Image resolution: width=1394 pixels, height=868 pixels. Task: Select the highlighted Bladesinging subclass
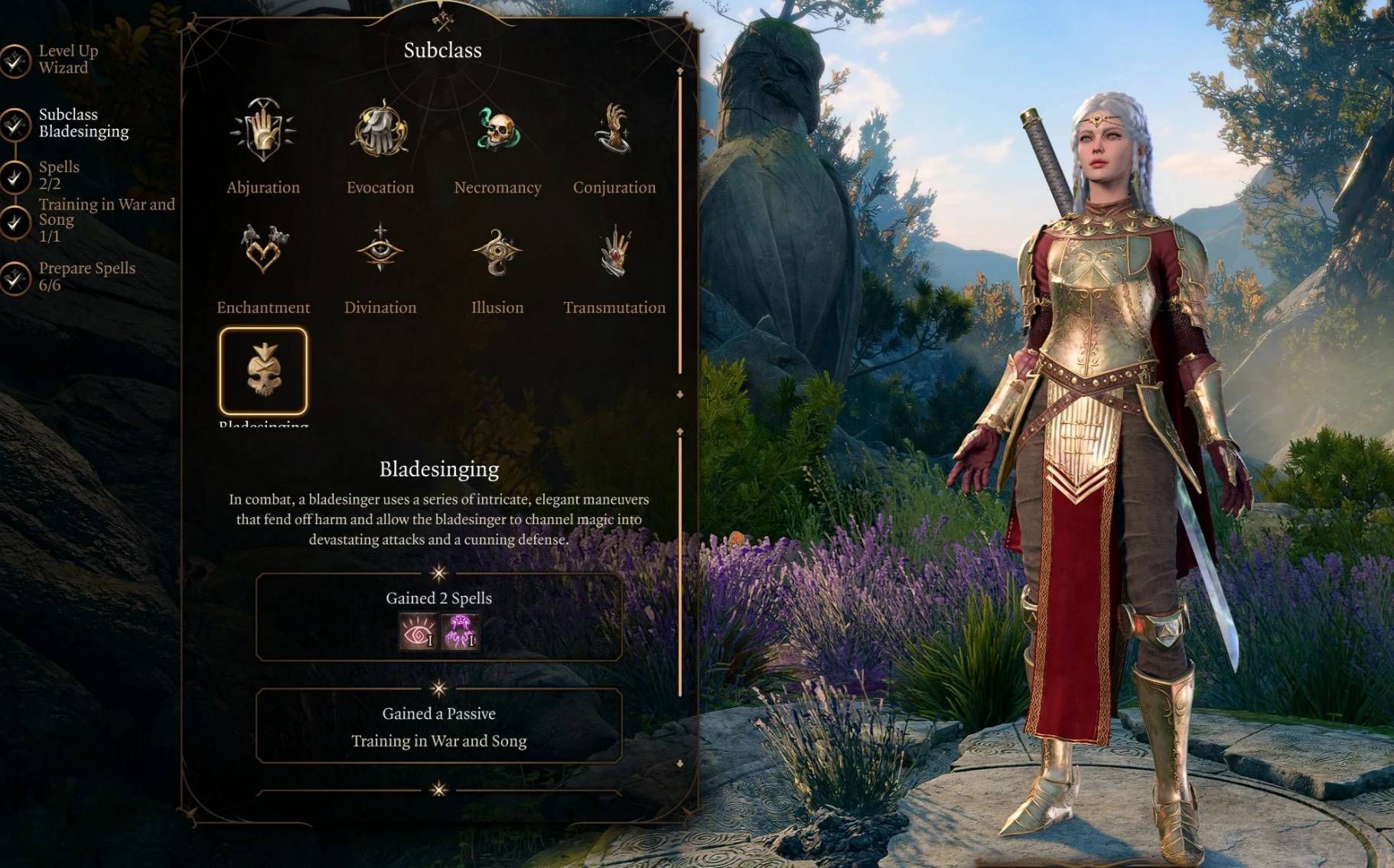coord(263,371)
